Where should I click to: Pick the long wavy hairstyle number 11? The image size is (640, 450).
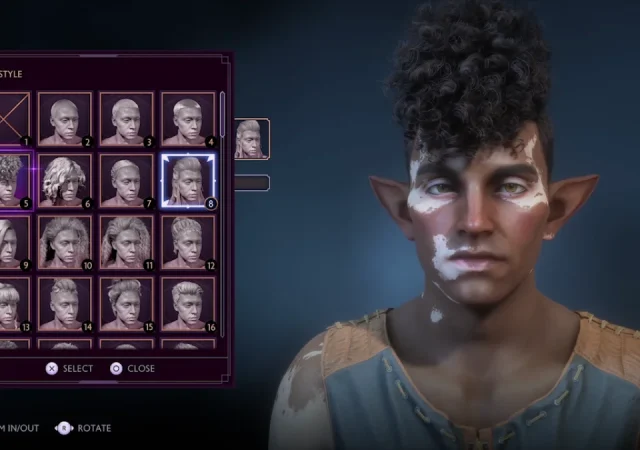pyautogui.click(x=126, y=242)
